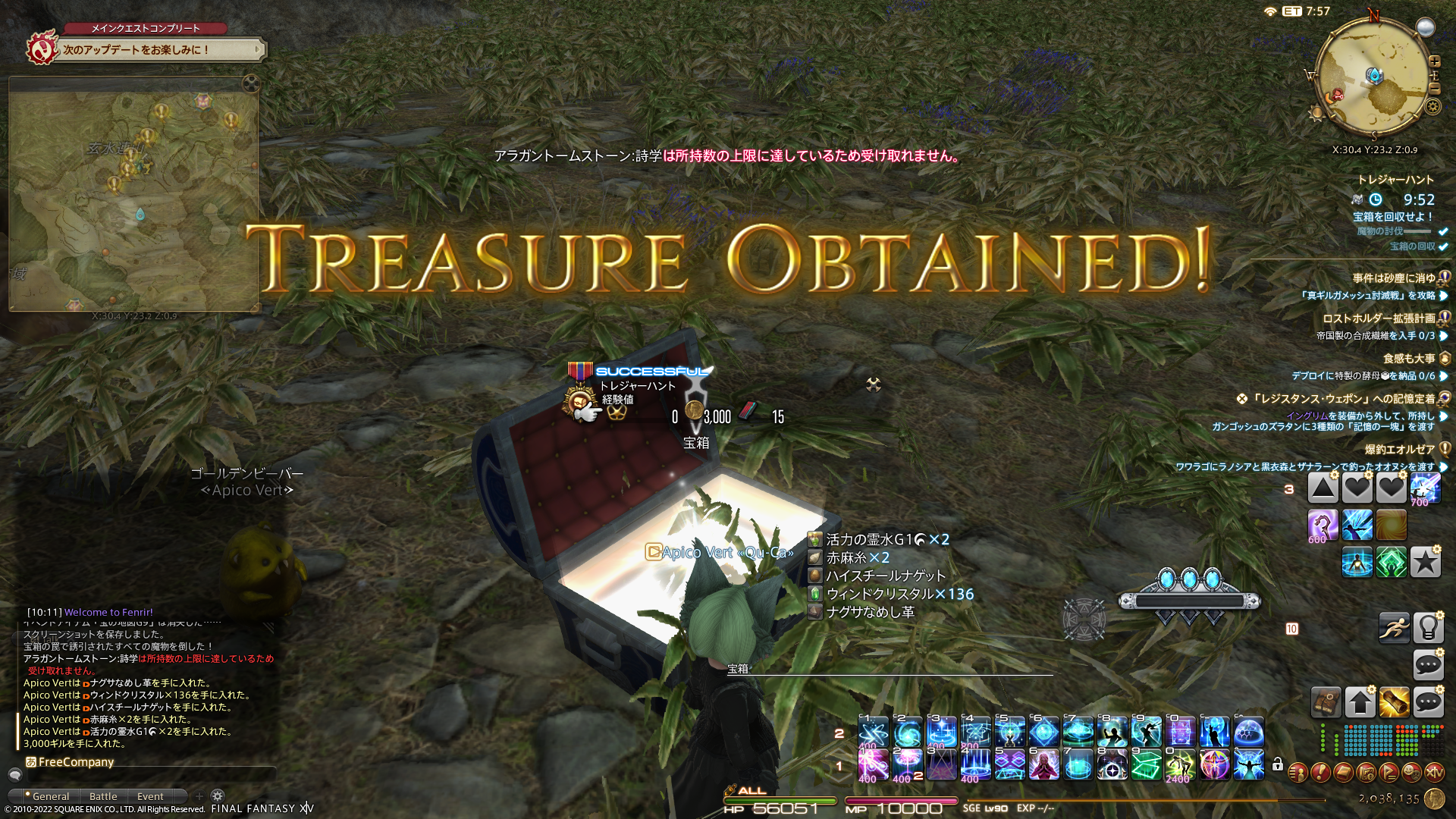Close the zone map window

250,83
